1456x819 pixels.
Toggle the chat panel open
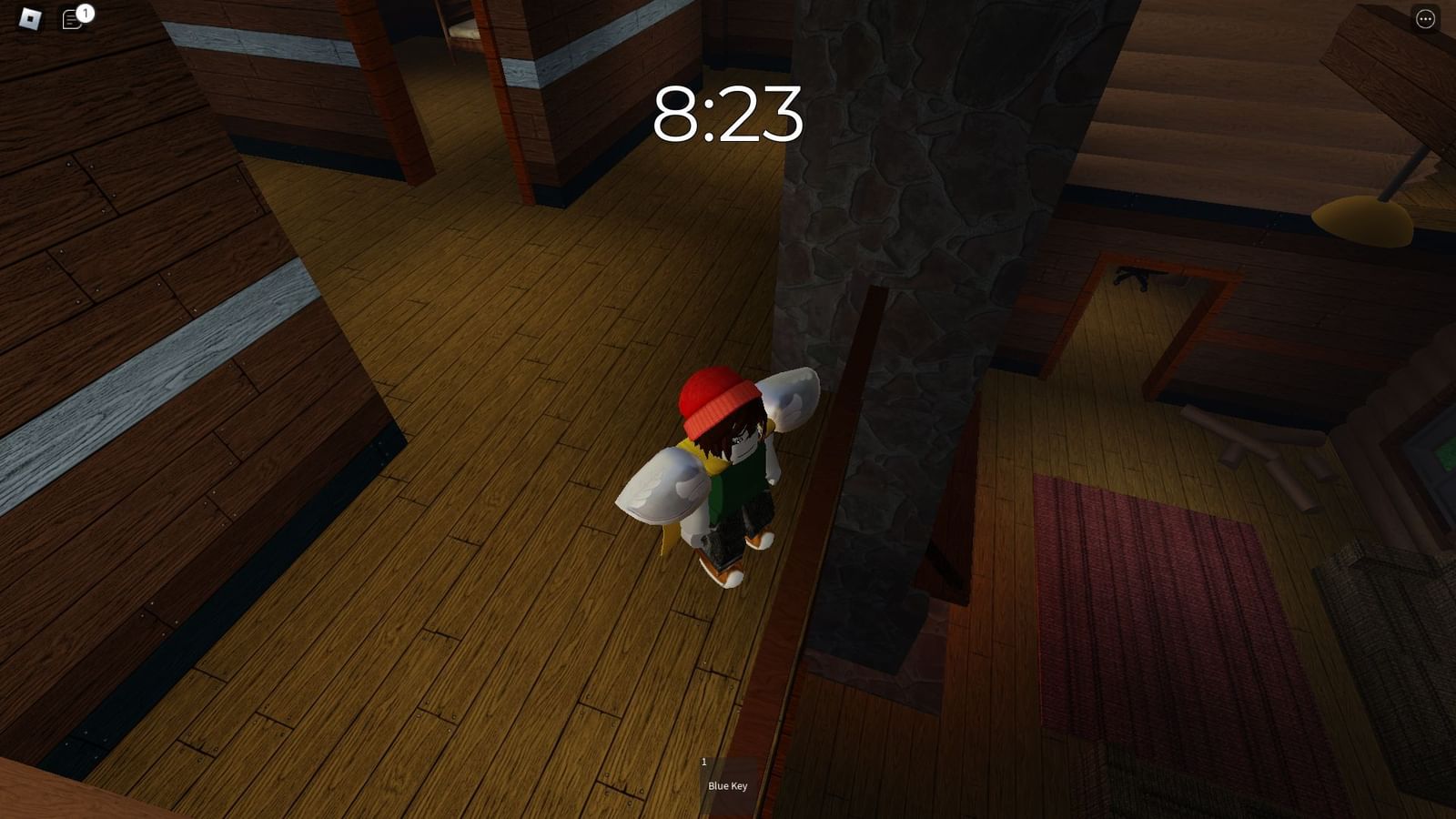[x=71, y=18]
